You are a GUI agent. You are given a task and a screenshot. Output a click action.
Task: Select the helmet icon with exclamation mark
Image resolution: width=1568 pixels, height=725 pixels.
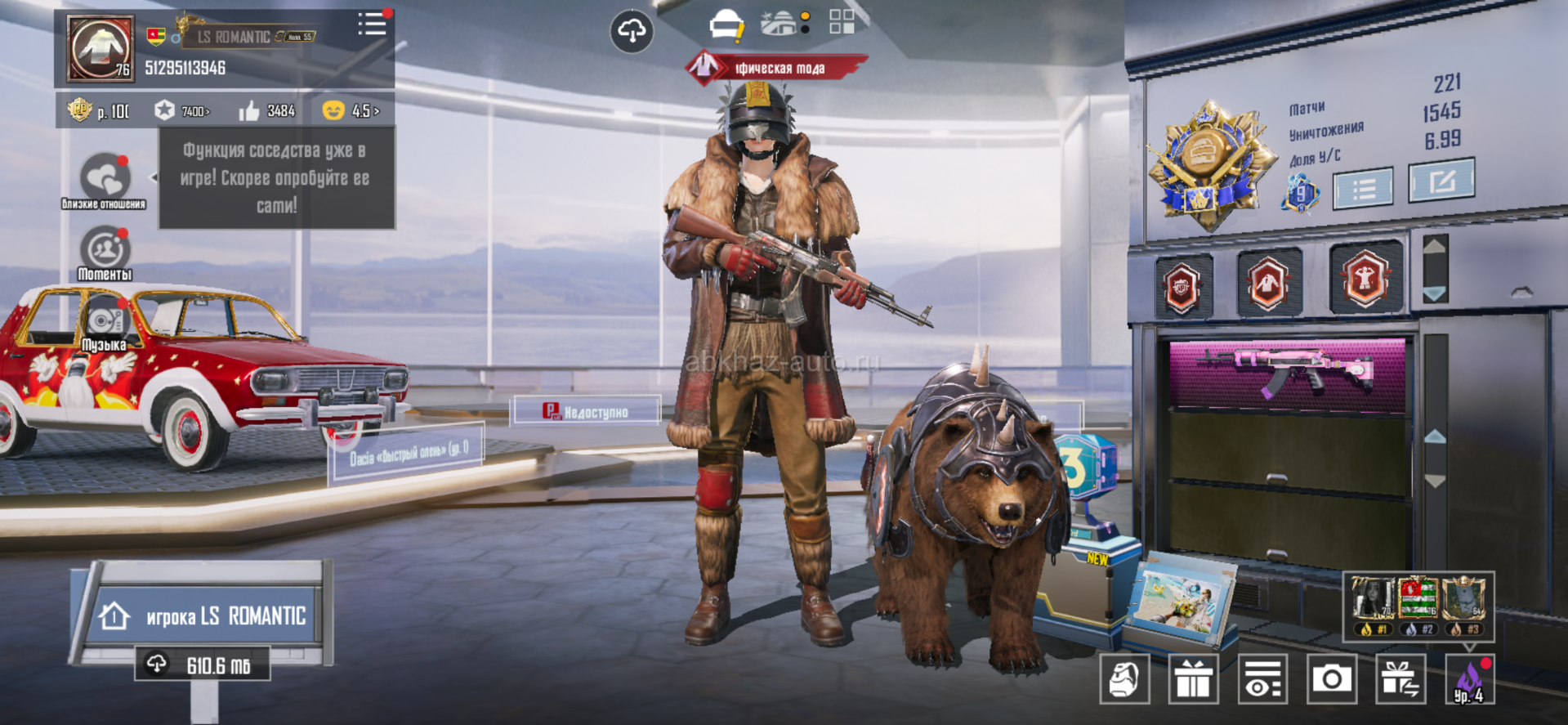pos(726,26)
